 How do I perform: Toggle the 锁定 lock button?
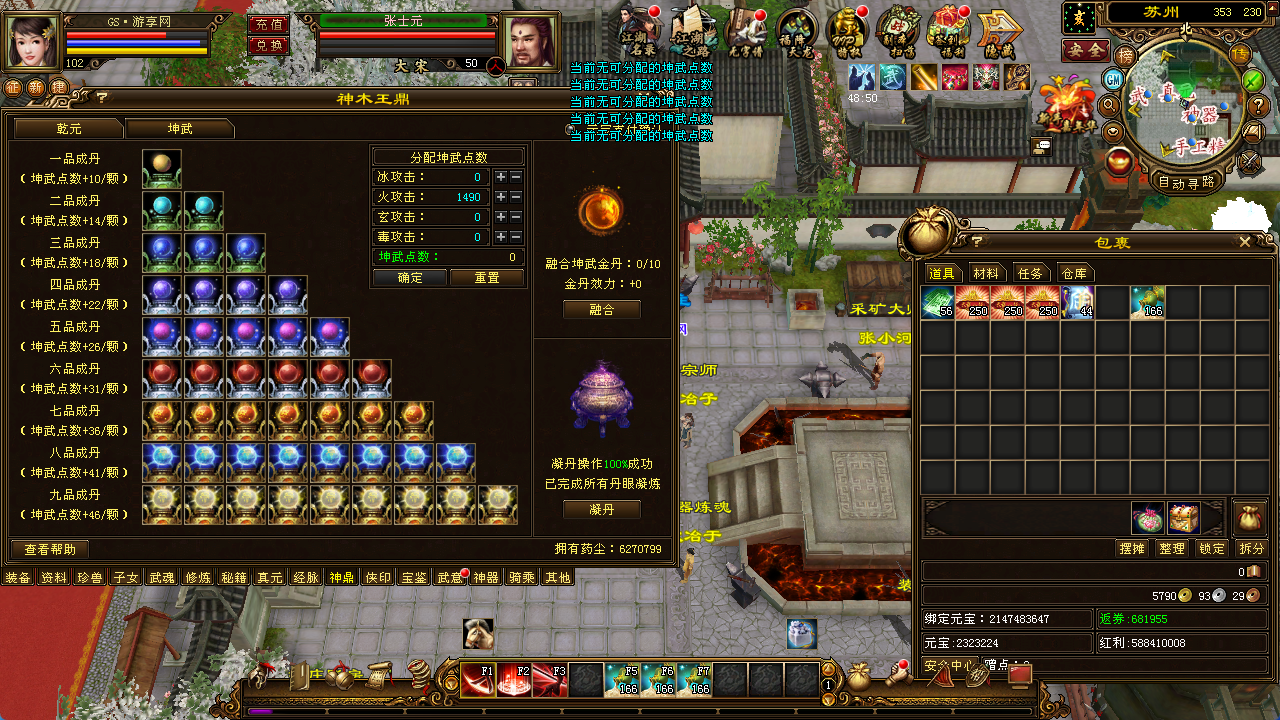(x=1211, y=548)
